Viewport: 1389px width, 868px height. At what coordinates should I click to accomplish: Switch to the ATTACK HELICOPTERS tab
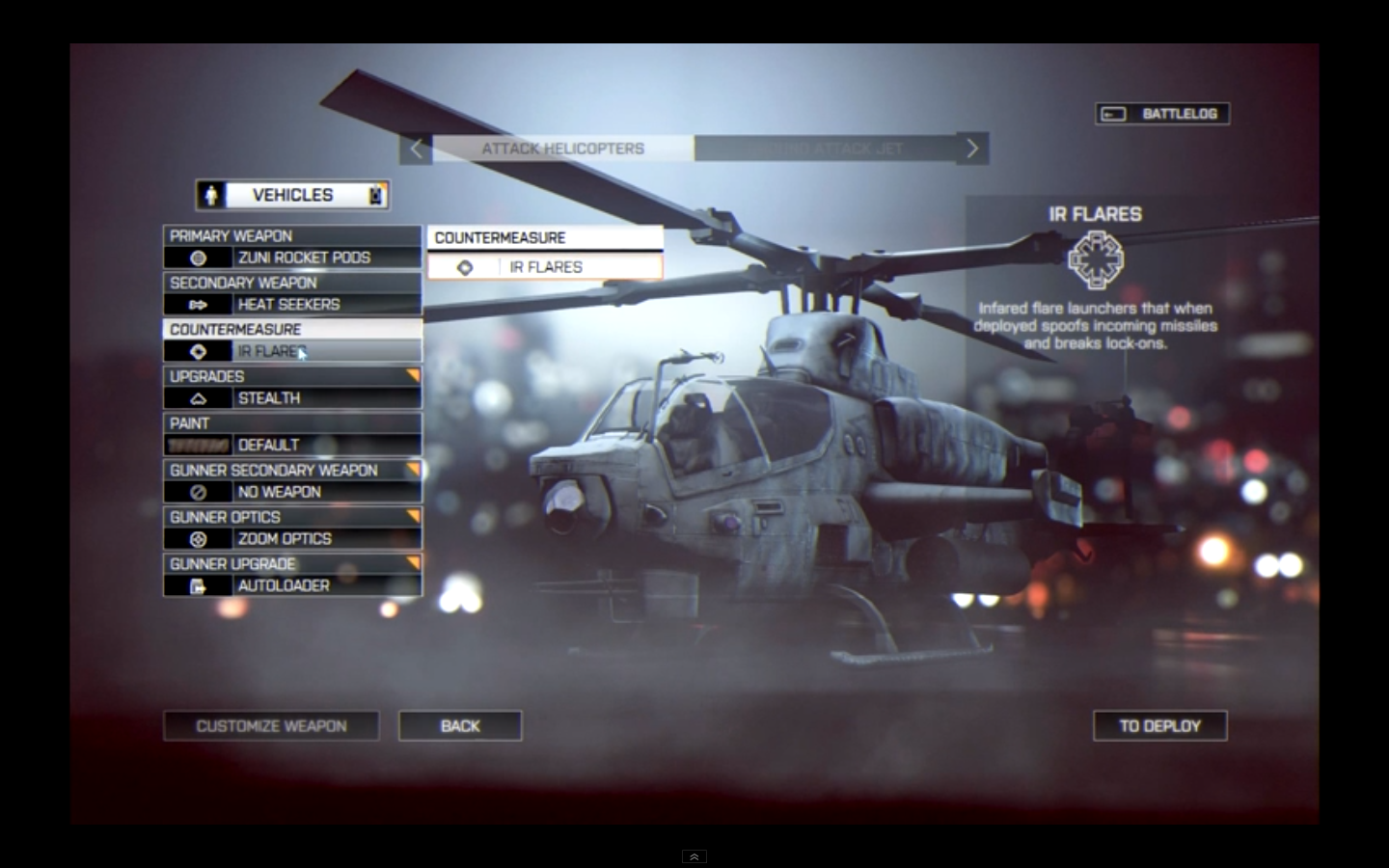click(562, 148)
